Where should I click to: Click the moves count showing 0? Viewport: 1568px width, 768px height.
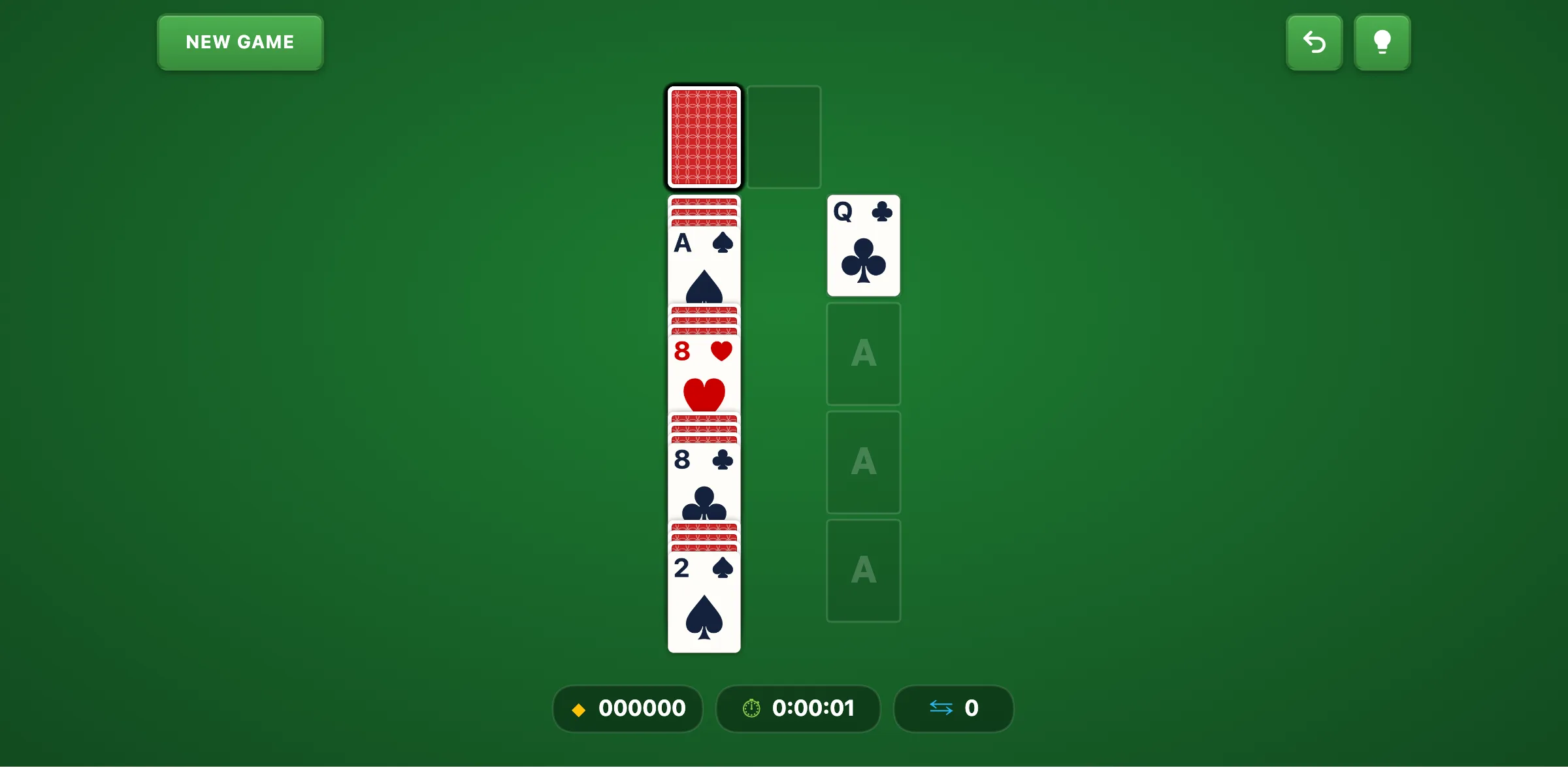973,709
